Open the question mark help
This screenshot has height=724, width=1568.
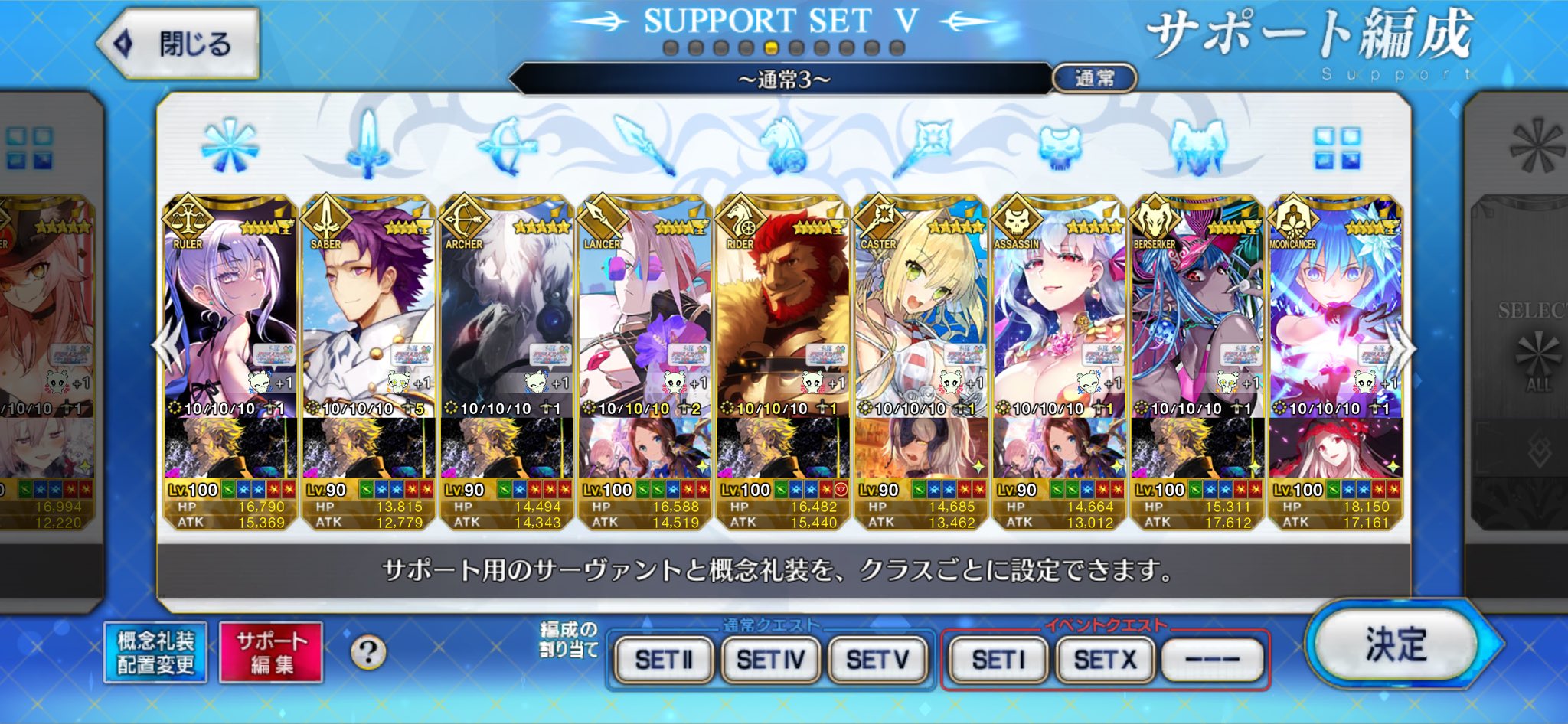[368, 653]
